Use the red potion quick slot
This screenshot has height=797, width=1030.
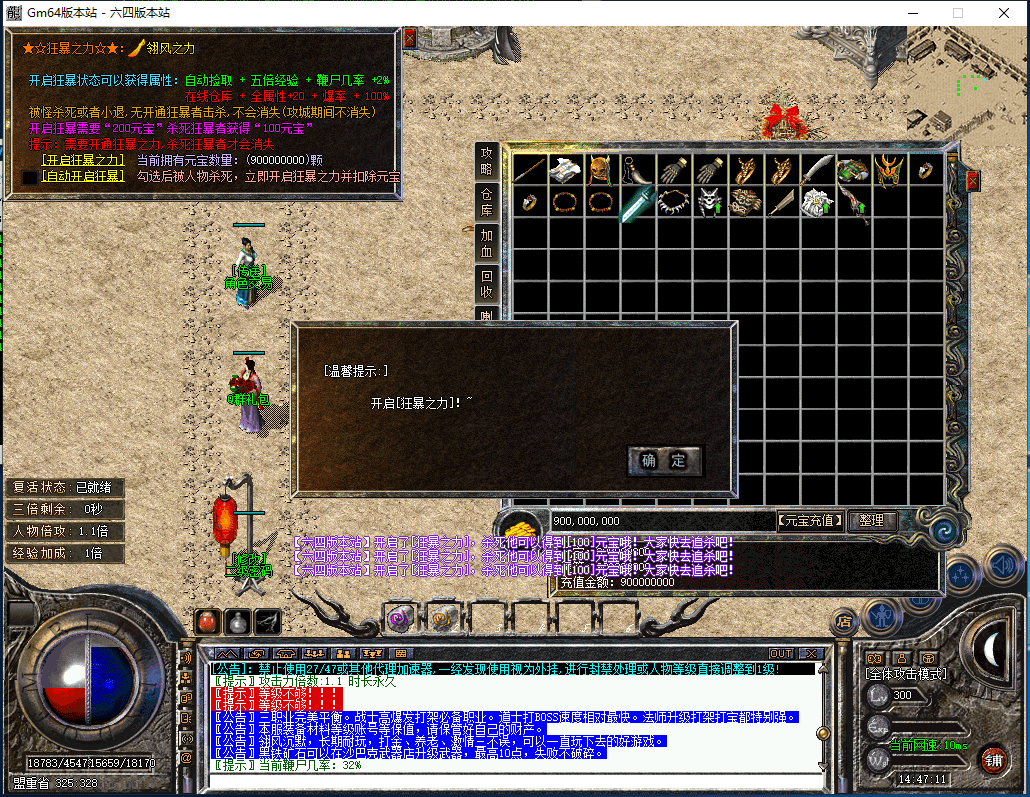(207, 621)
